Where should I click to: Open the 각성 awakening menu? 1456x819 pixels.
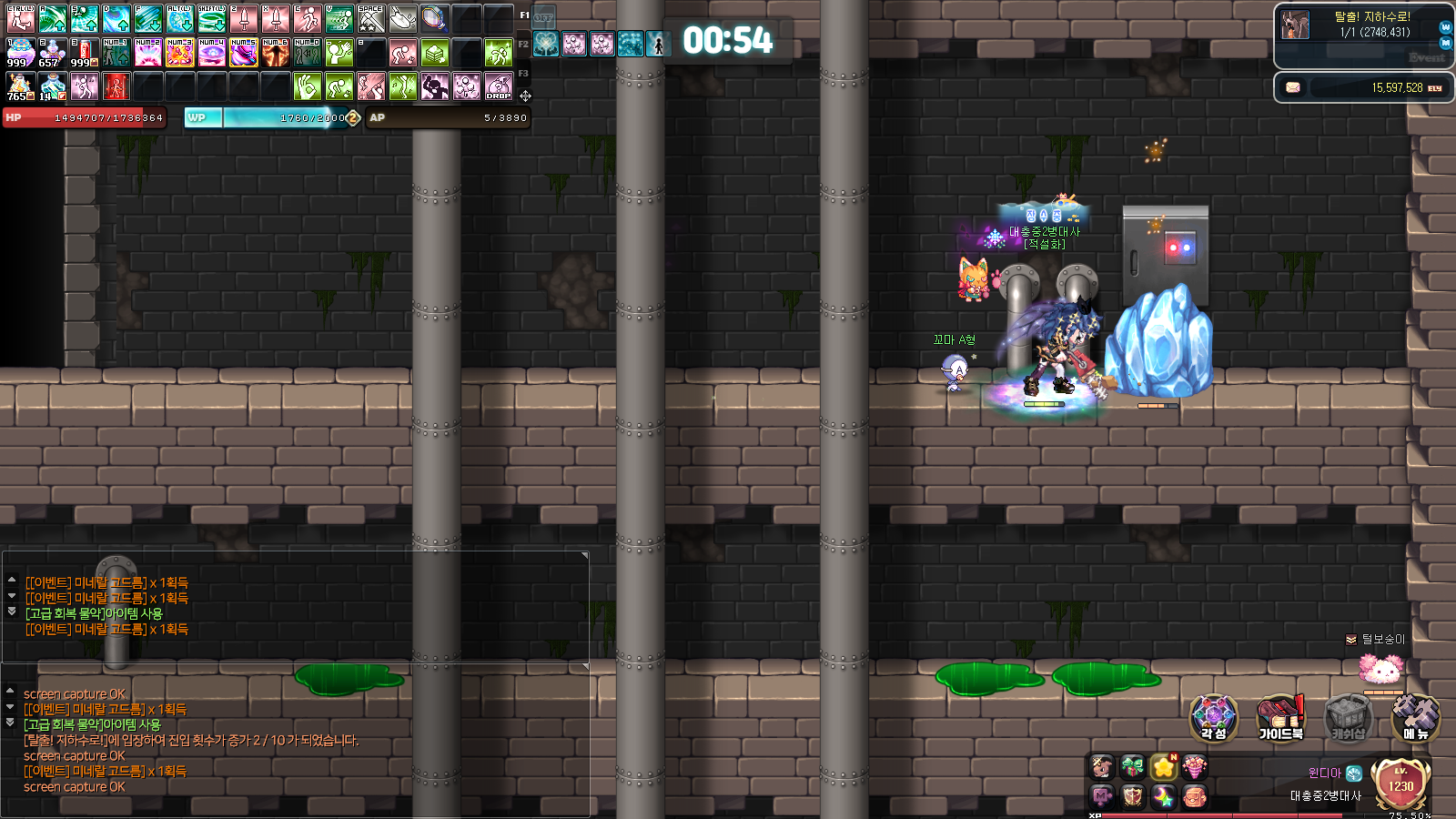(x=1213, y=717)
